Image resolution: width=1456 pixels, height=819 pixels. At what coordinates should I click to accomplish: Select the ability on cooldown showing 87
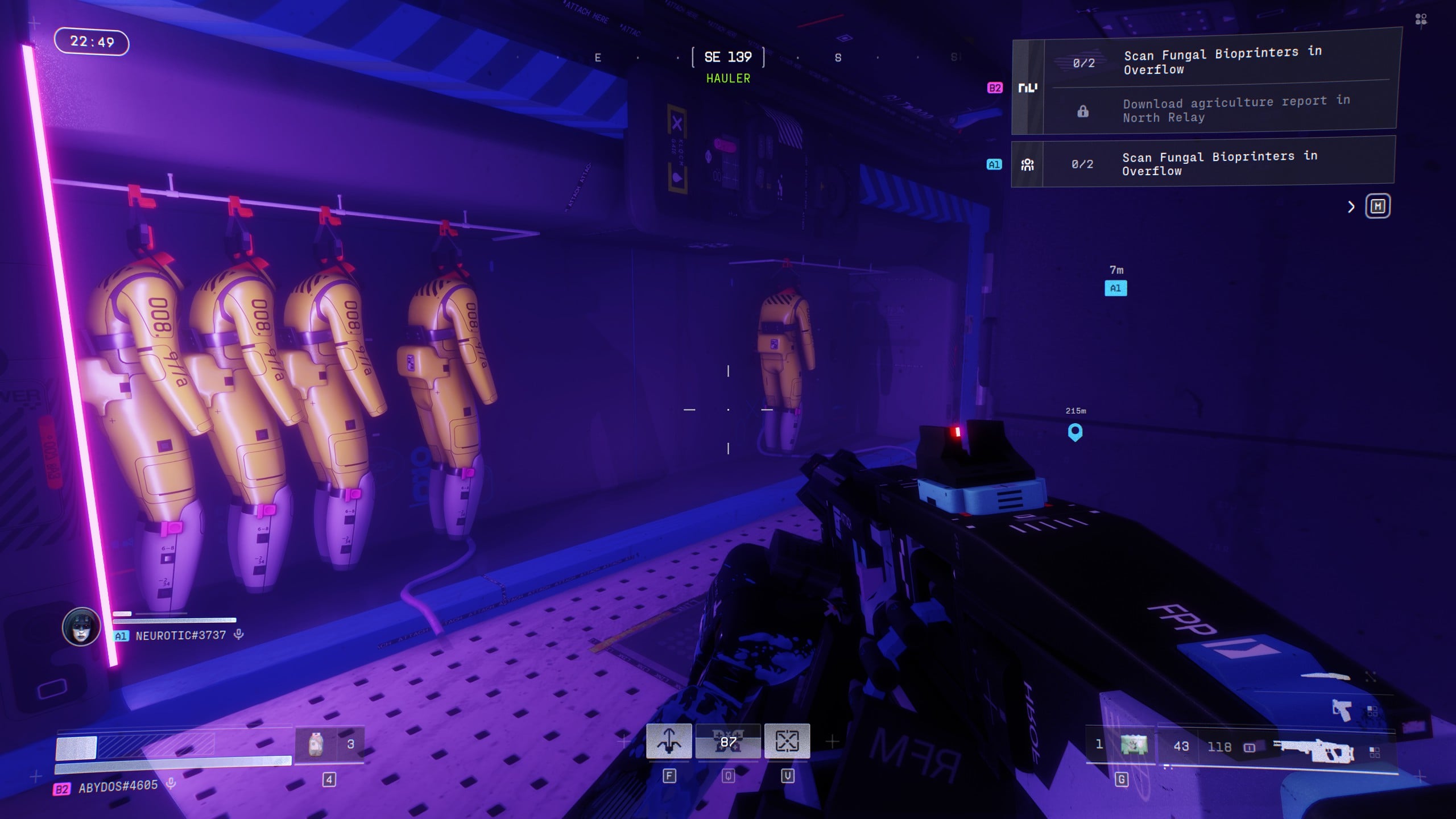click(x=728, y=741)
